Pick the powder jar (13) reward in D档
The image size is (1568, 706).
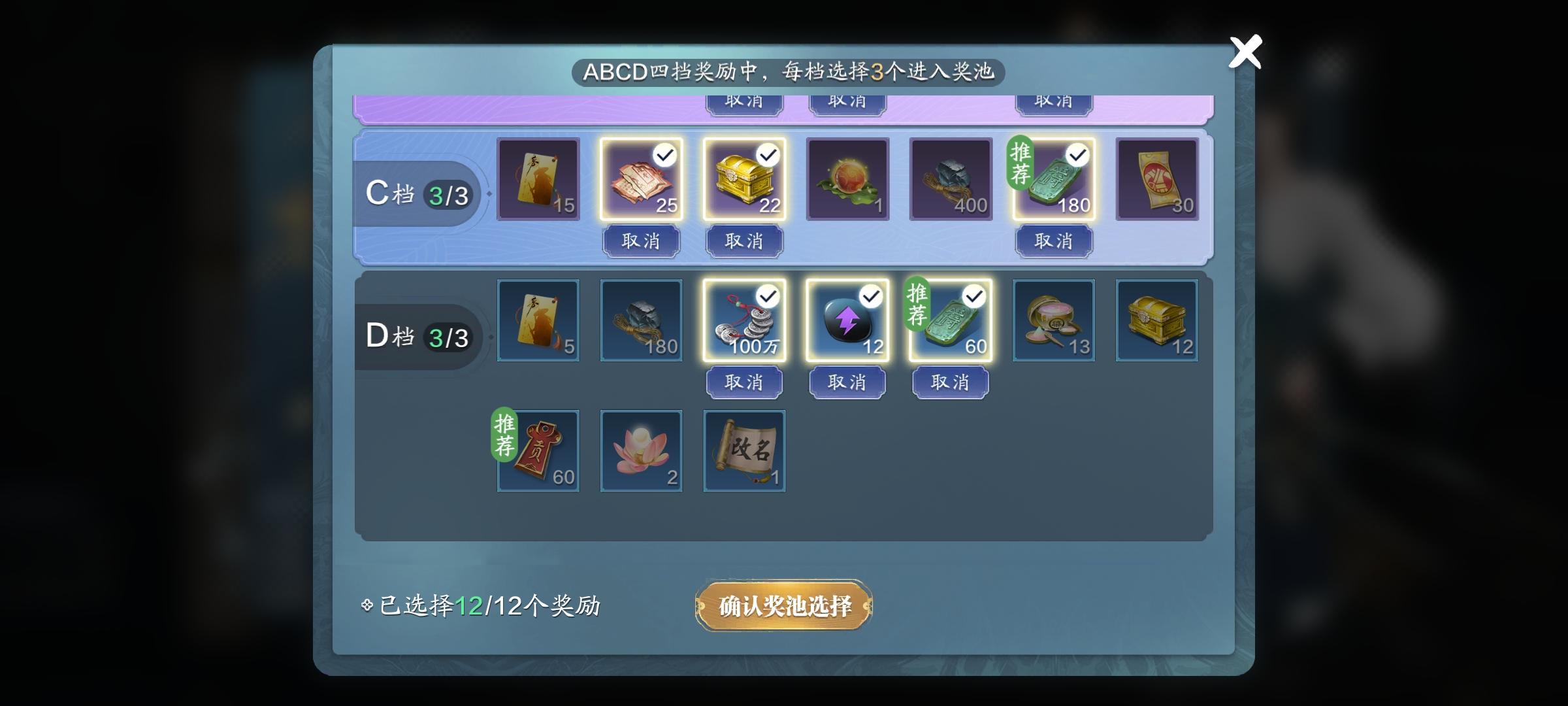[x=1054, y=320]
